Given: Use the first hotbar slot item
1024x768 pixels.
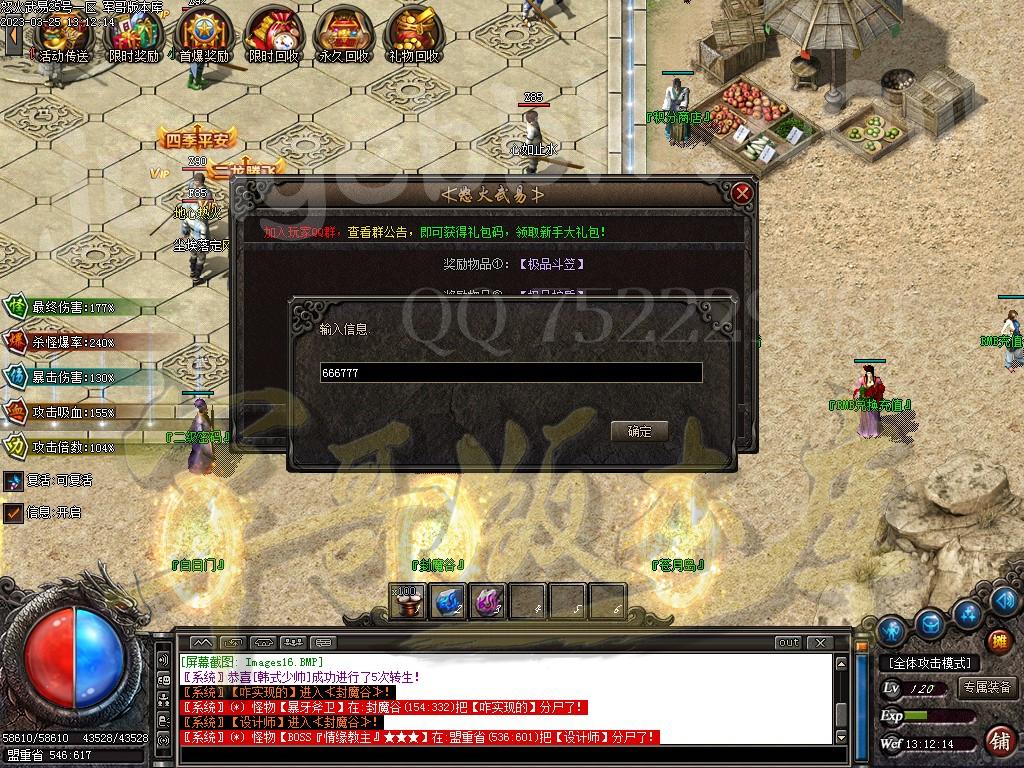Looking at the screenshot, I should click(x=407, y=601).
